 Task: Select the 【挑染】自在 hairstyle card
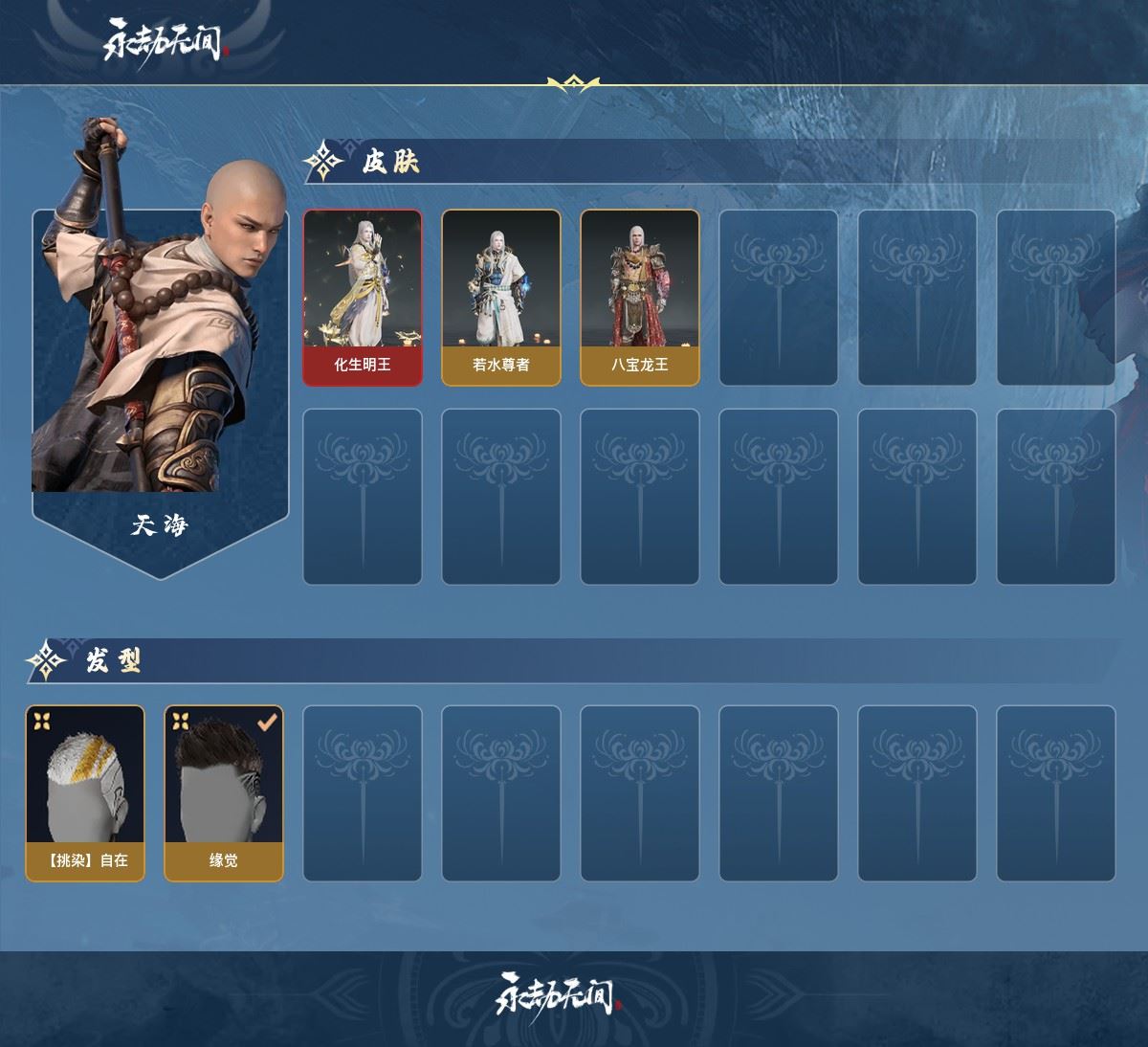(x=85, y=793)
